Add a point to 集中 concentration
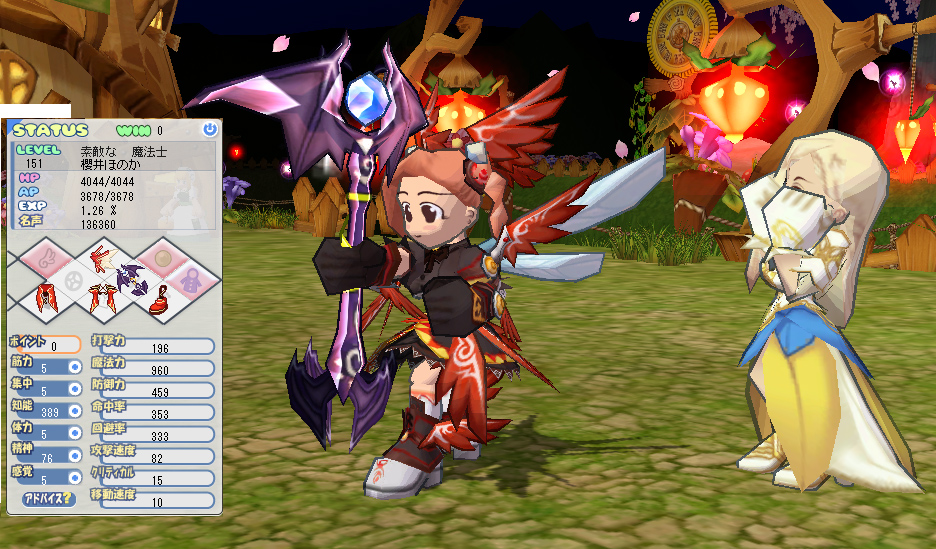The width and height of the screenshot is (936, 549). click(74, 390)
